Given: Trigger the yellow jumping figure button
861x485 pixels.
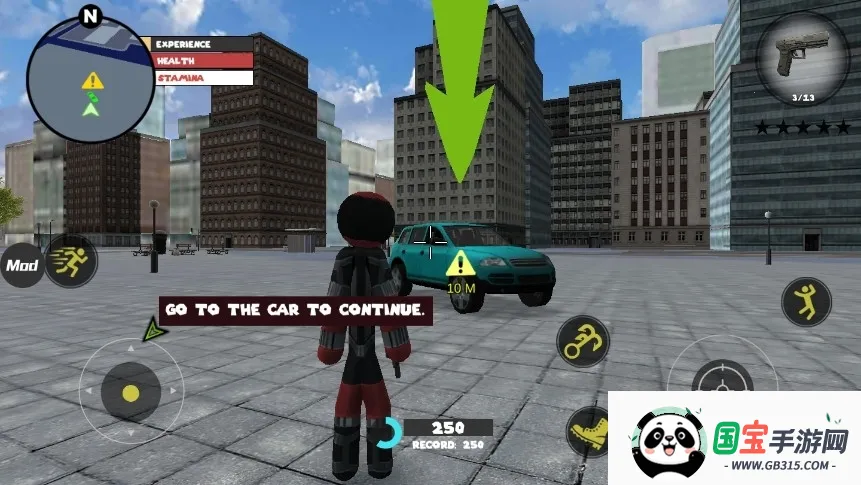Looking at the screenshot, I should 805,301.
